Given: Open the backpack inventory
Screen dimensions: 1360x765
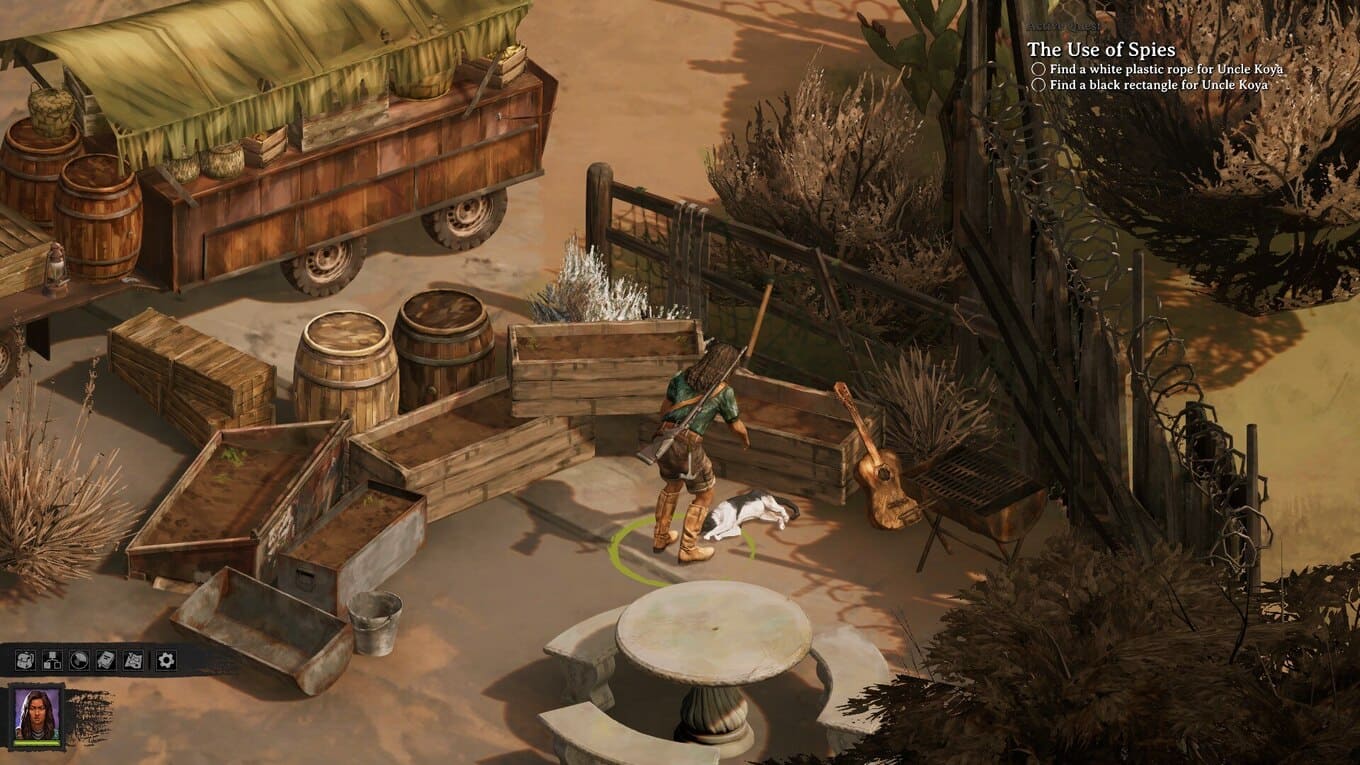Looking at the screenshot, I should 25,660.
